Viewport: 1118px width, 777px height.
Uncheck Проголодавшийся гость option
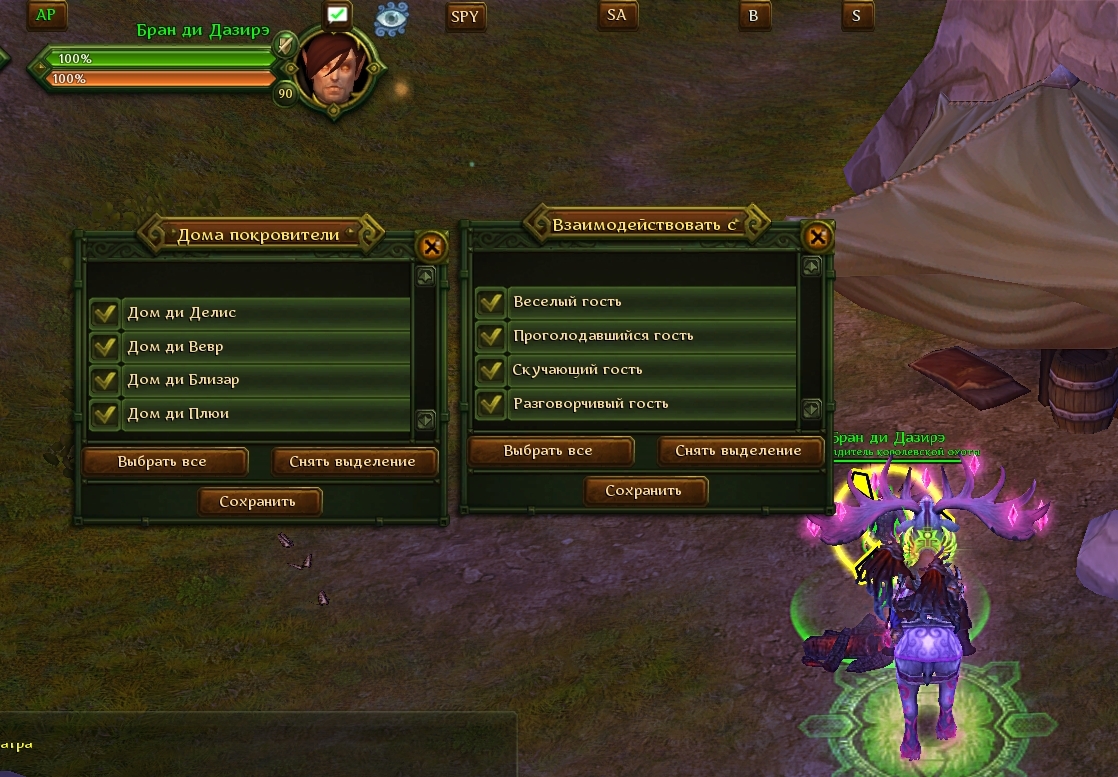pos(490,335)
